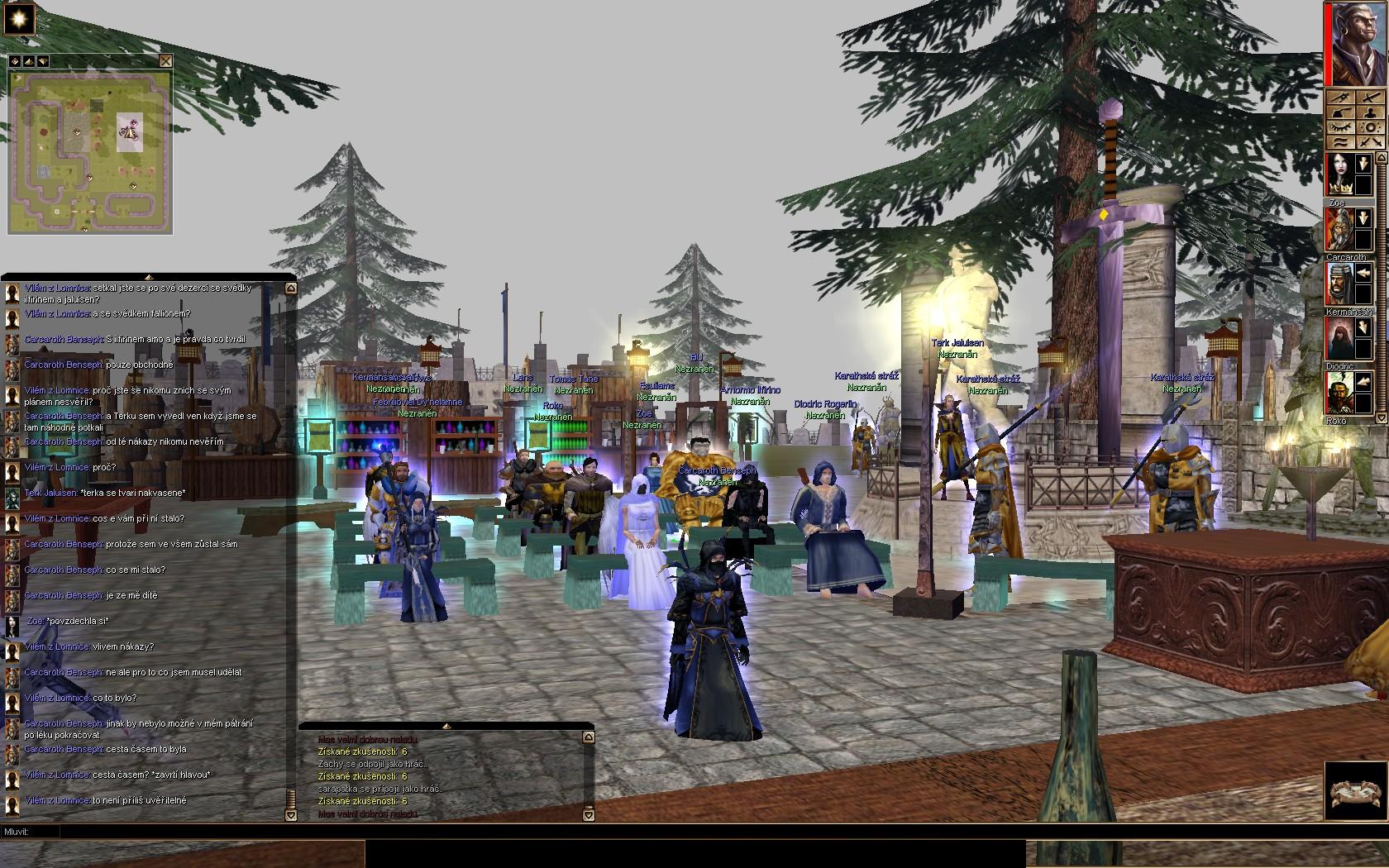Select Carcaroth's party portrait
Image resolution: width=1389 pixels, height=868 pixels.
click(x=1338, y=229)
